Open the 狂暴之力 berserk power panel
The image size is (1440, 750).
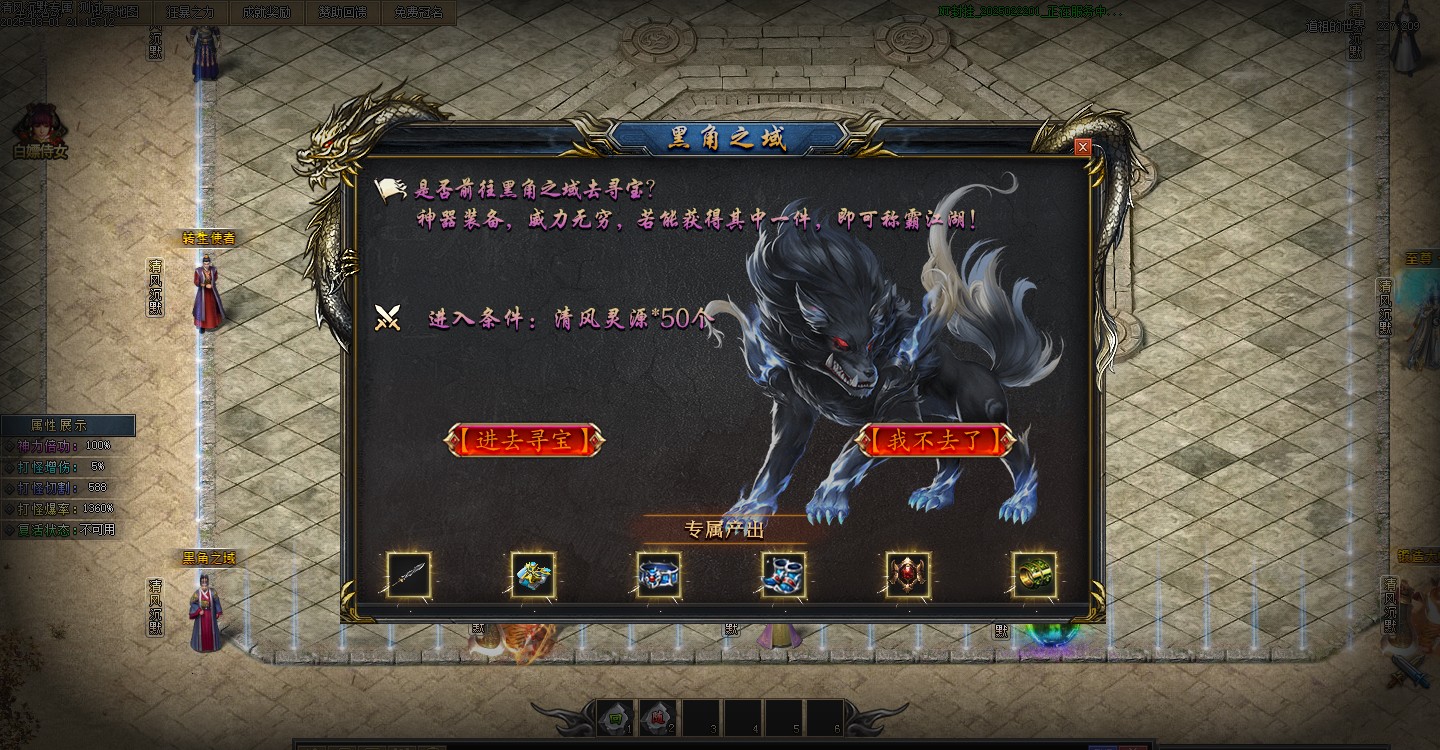point(190,12)
